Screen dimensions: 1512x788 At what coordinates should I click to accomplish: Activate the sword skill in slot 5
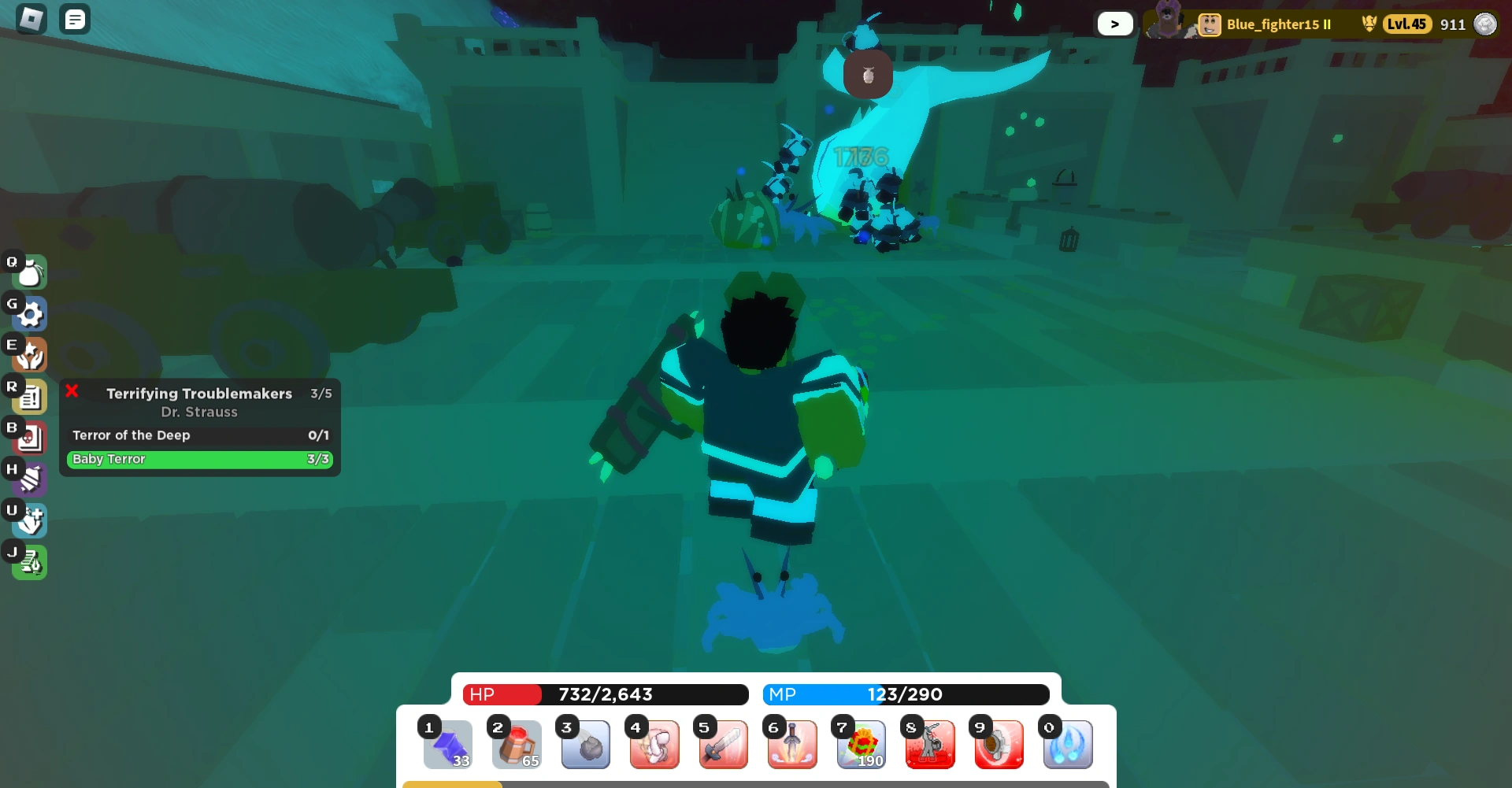pyautogui.click(x=723, y=744)
